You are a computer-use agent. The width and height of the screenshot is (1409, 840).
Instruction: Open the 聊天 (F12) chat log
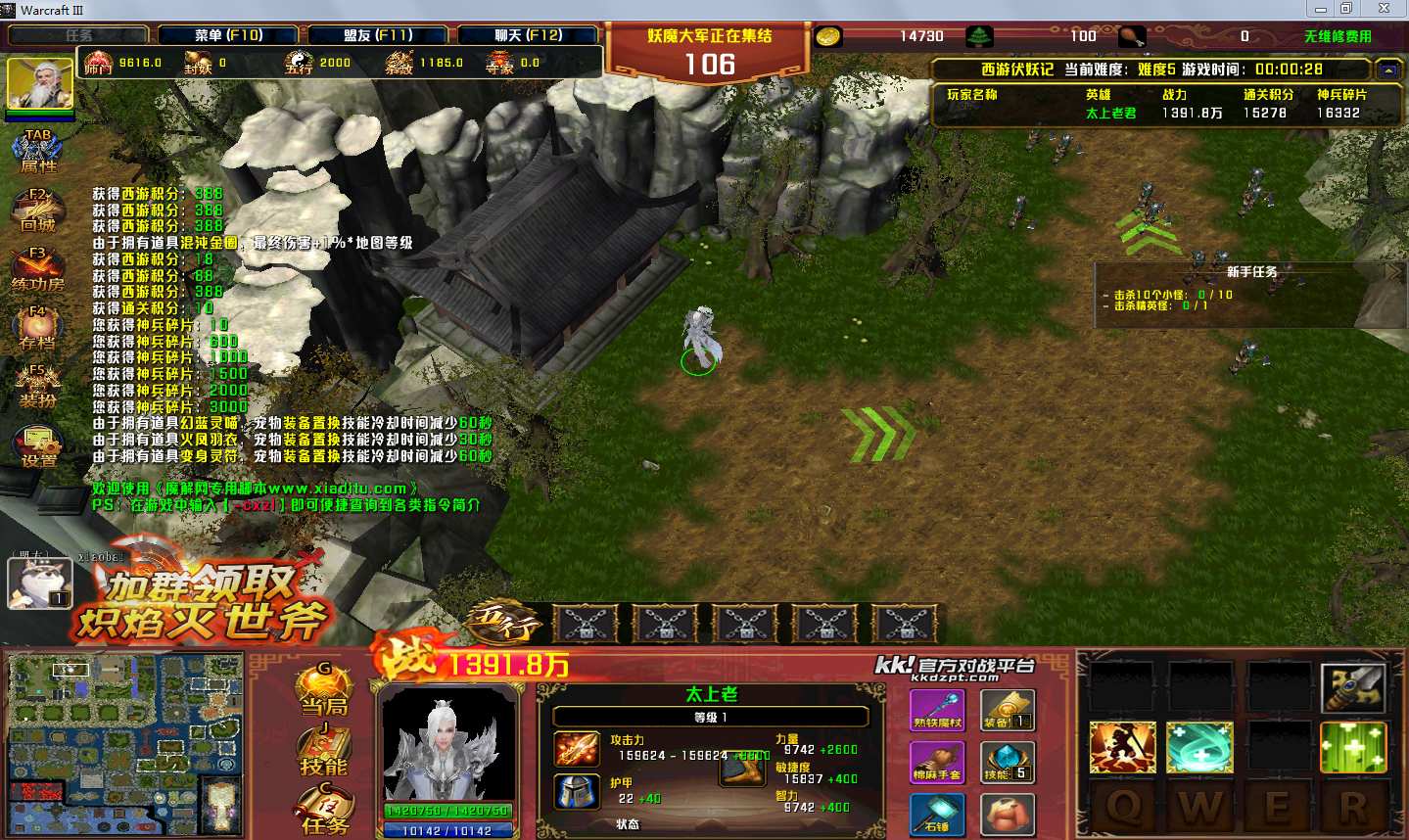[528, 35]
